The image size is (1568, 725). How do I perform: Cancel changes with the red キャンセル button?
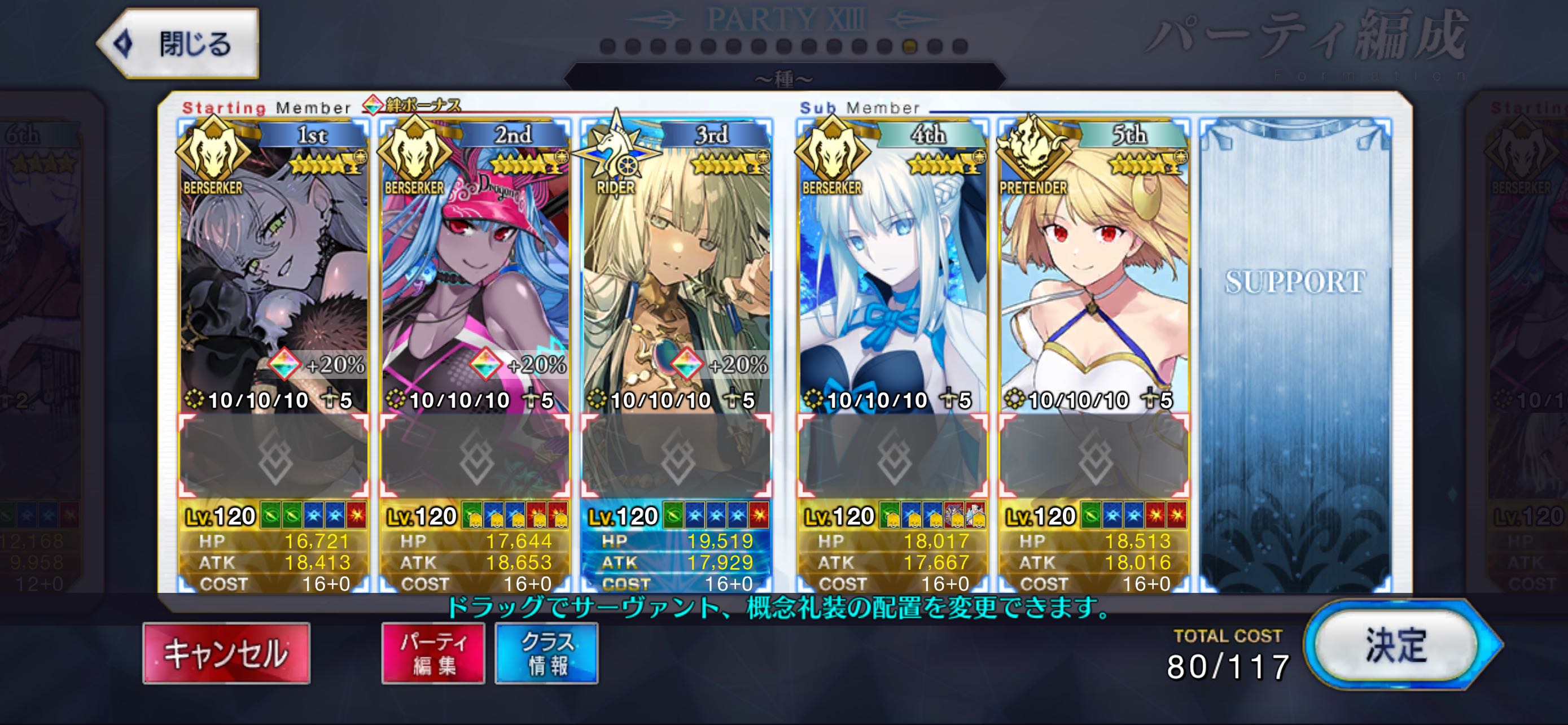pos(226,653)
